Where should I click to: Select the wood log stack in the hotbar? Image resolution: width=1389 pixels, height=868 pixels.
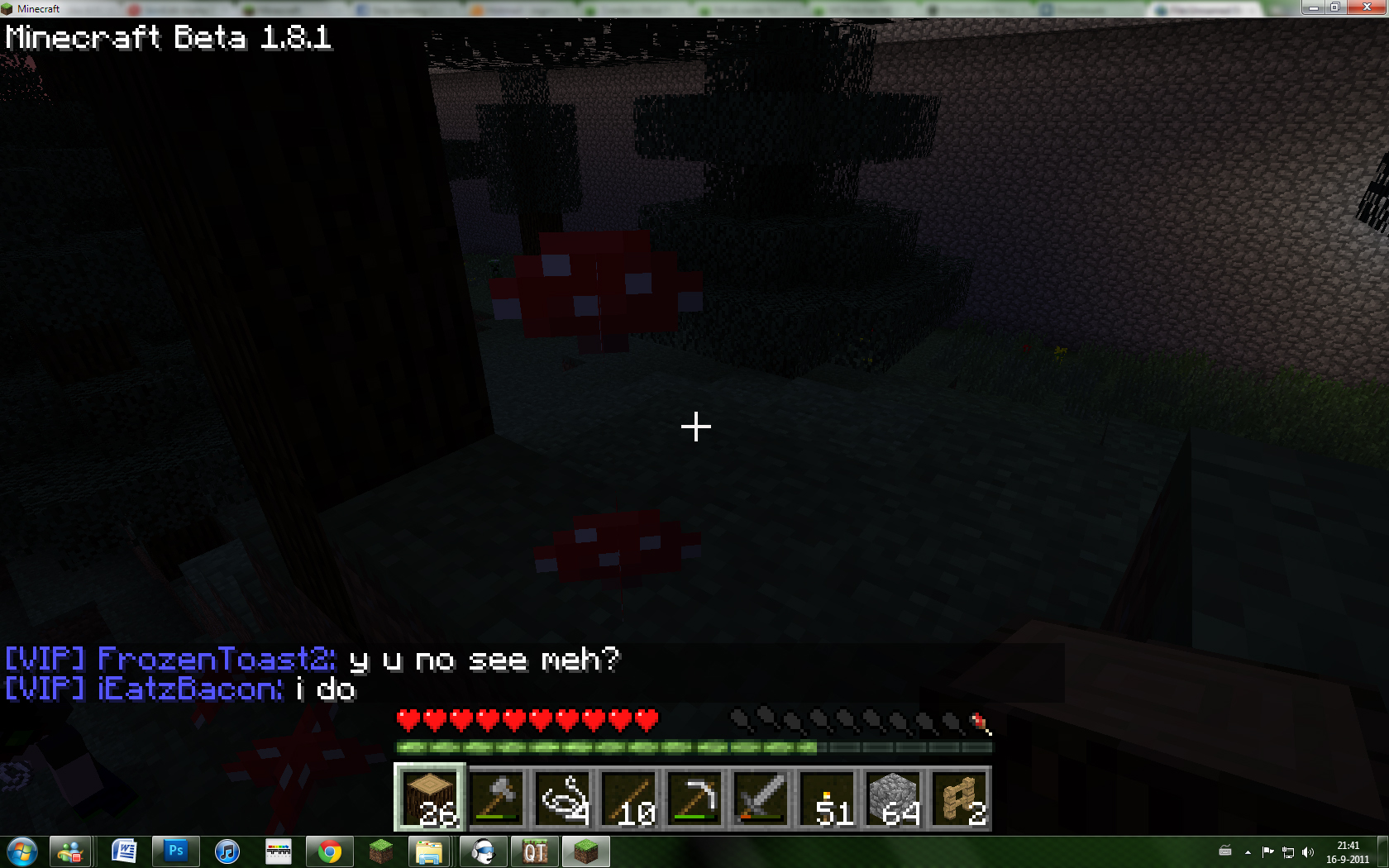pos(430,798)
